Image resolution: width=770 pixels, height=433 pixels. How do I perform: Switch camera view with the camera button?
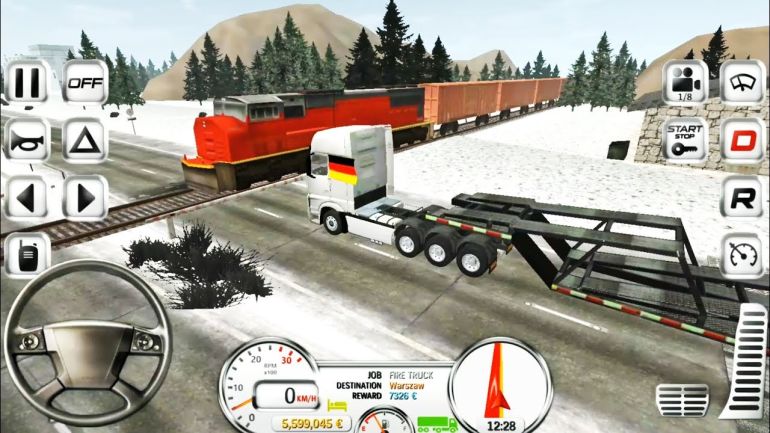click(x=685, y=82)
